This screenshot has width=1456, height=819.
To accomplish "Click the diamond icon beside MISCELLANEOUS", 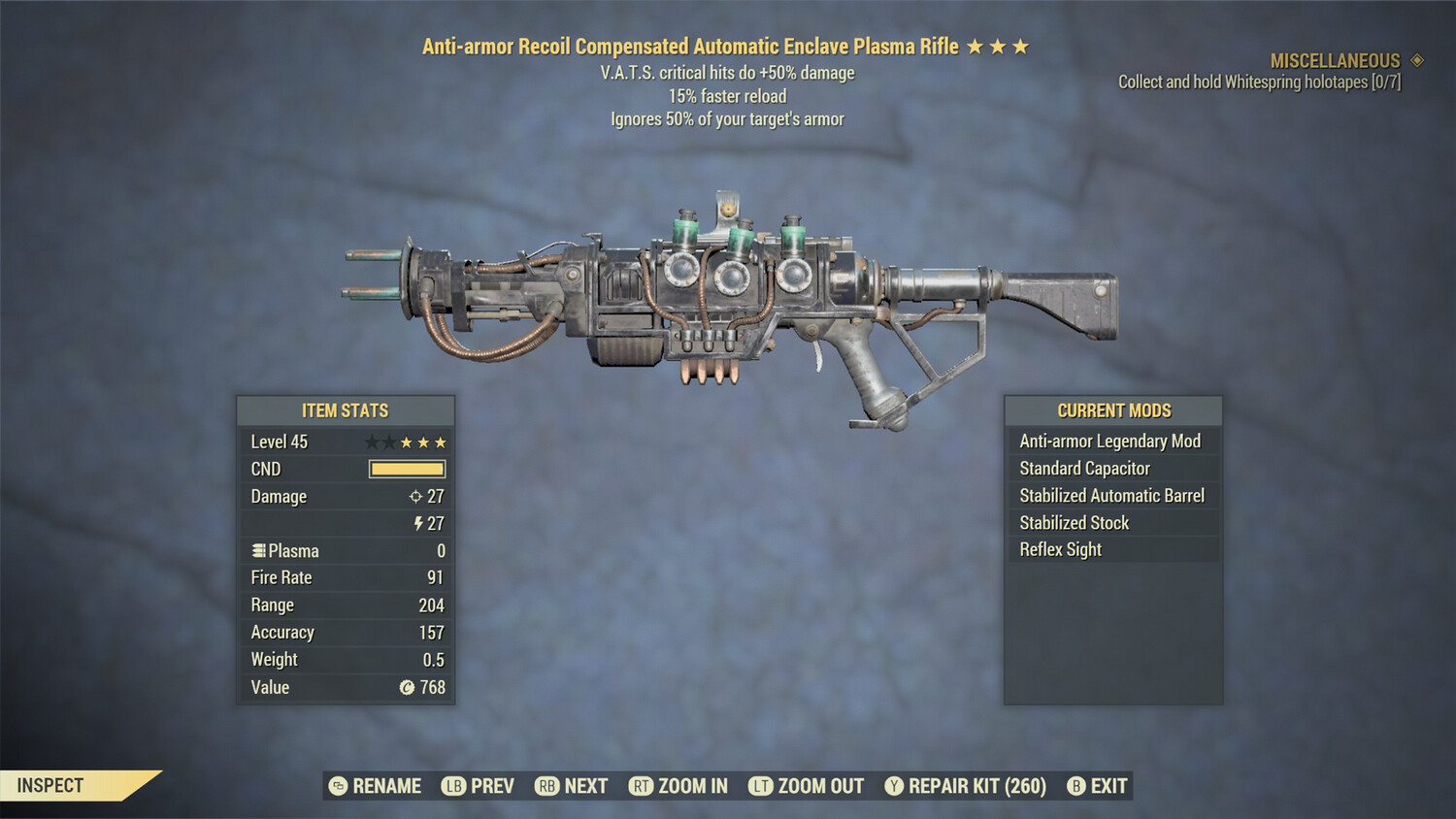I will tap(1415, 60).
